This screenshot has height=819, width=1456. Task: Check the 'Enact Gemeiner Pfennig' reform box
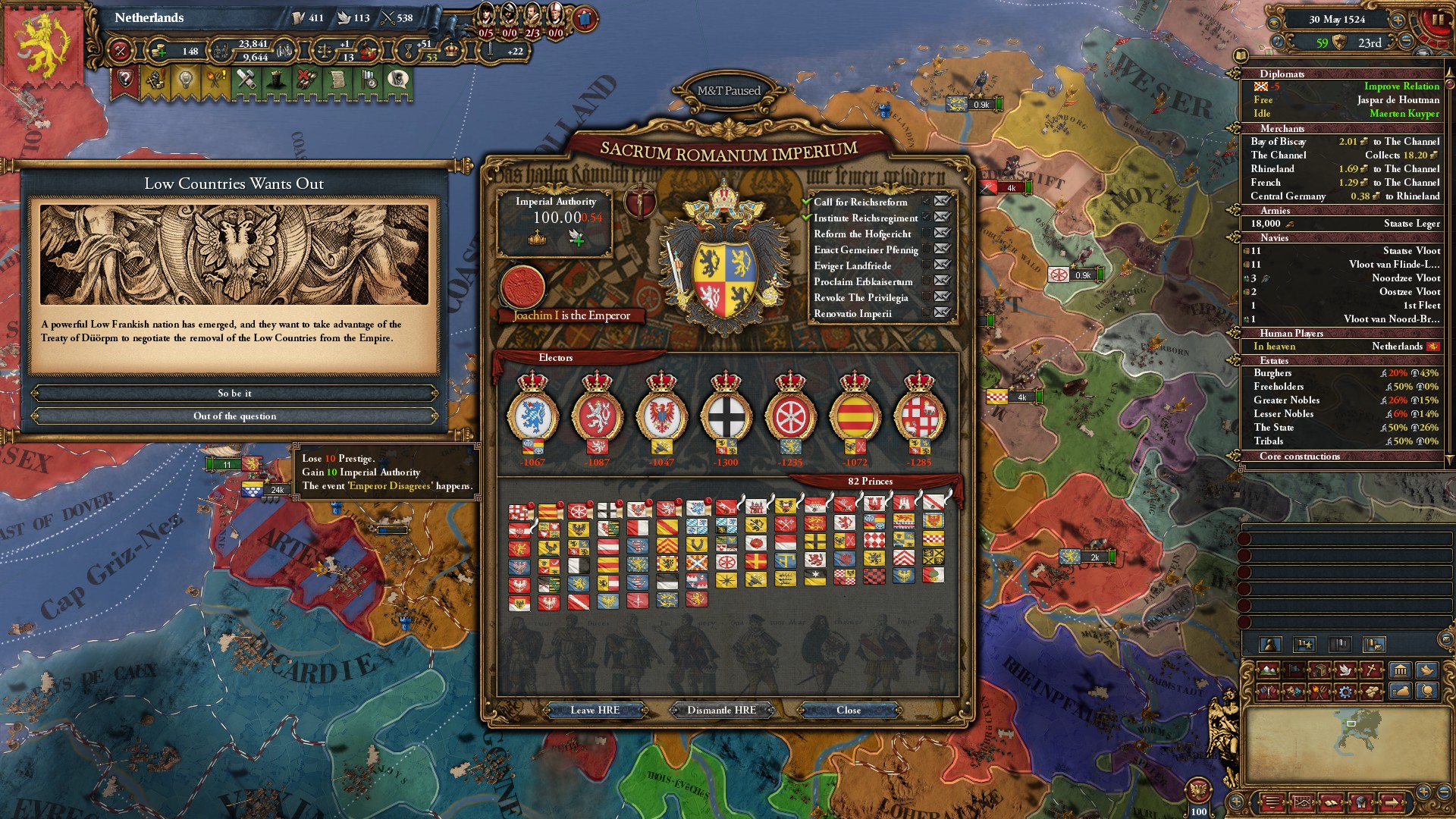926,249
